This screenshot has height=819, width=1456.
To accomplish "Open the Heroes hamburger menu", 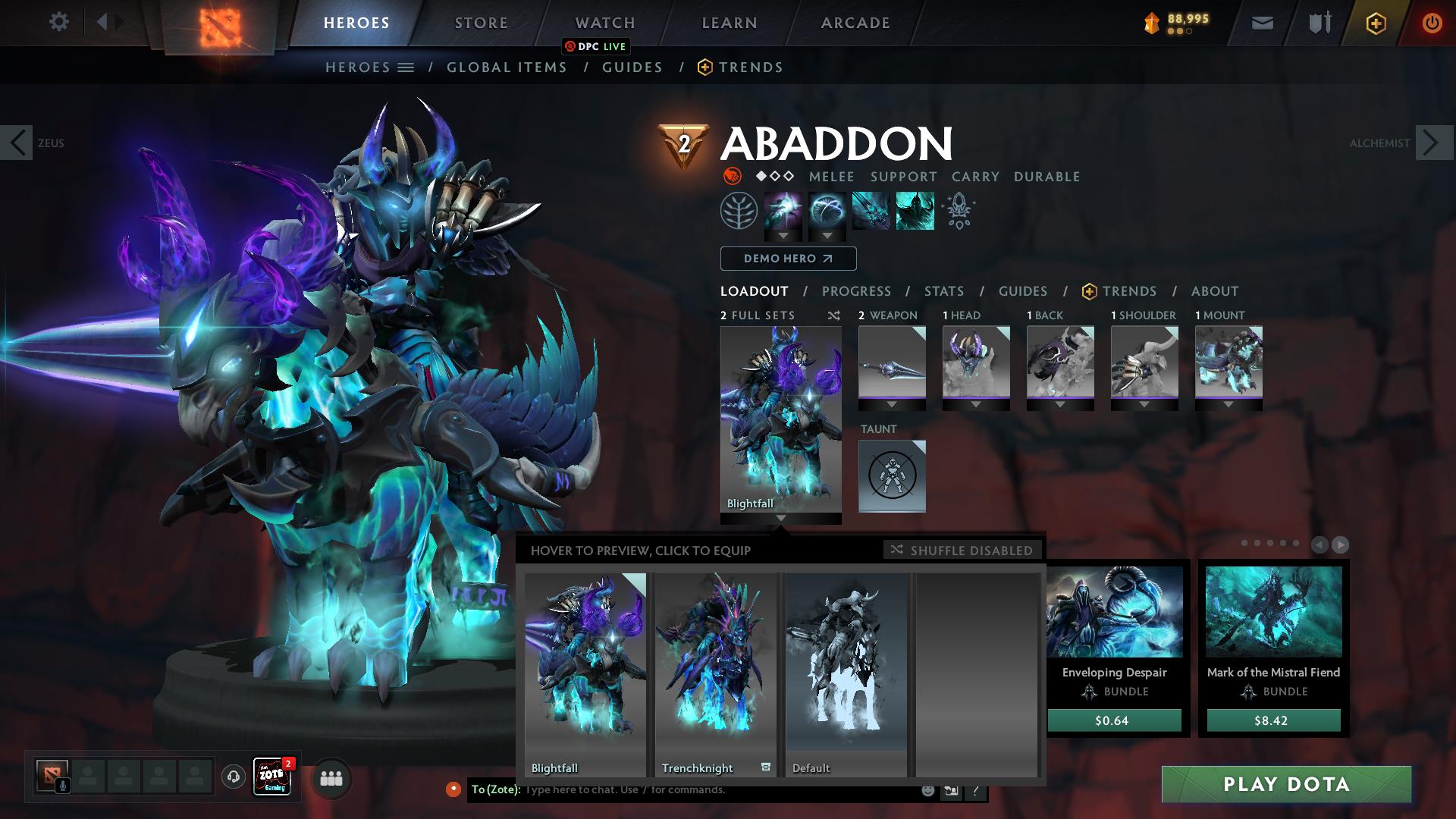I will point(406,67).
